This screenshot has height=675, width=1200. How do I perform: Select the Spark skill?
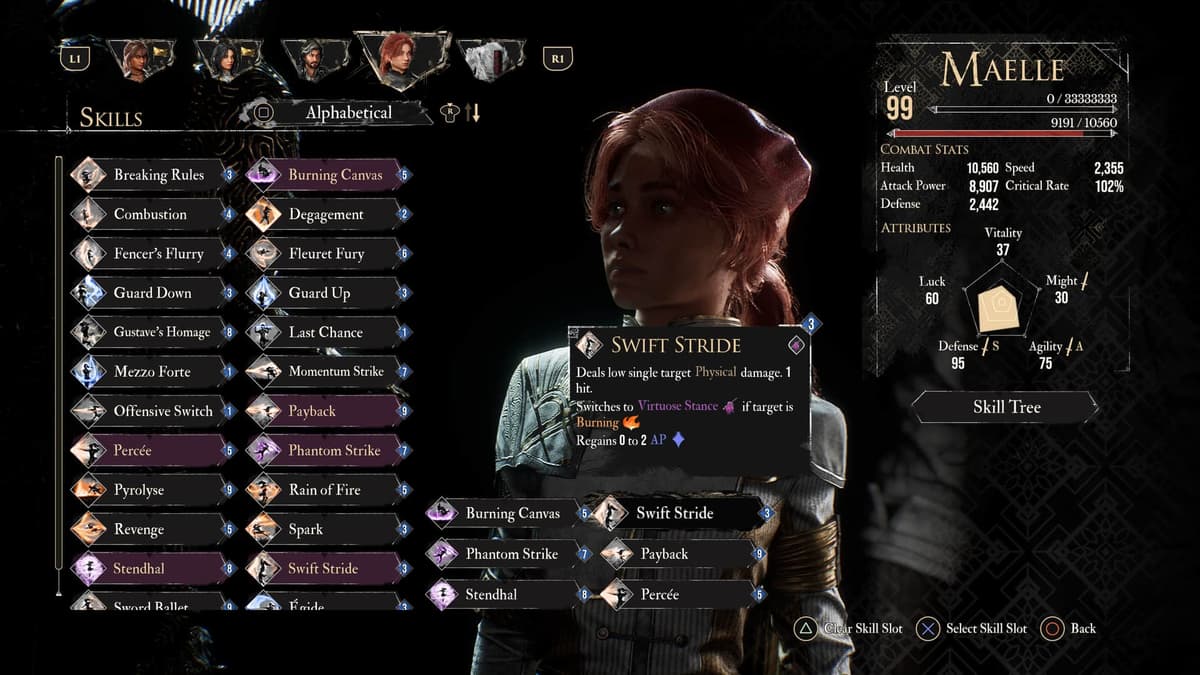click(x=306, y=529)
